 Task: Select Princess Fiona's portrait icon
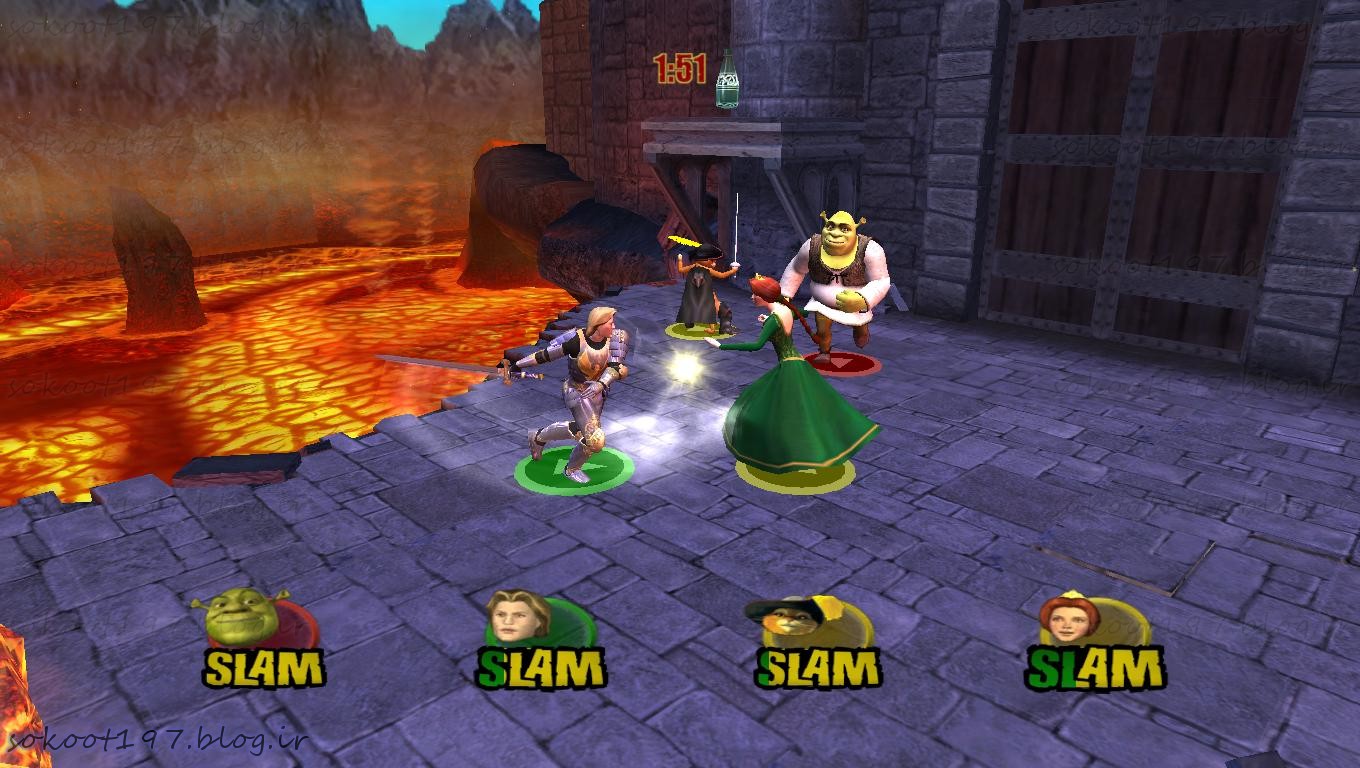click(1070, 619)
